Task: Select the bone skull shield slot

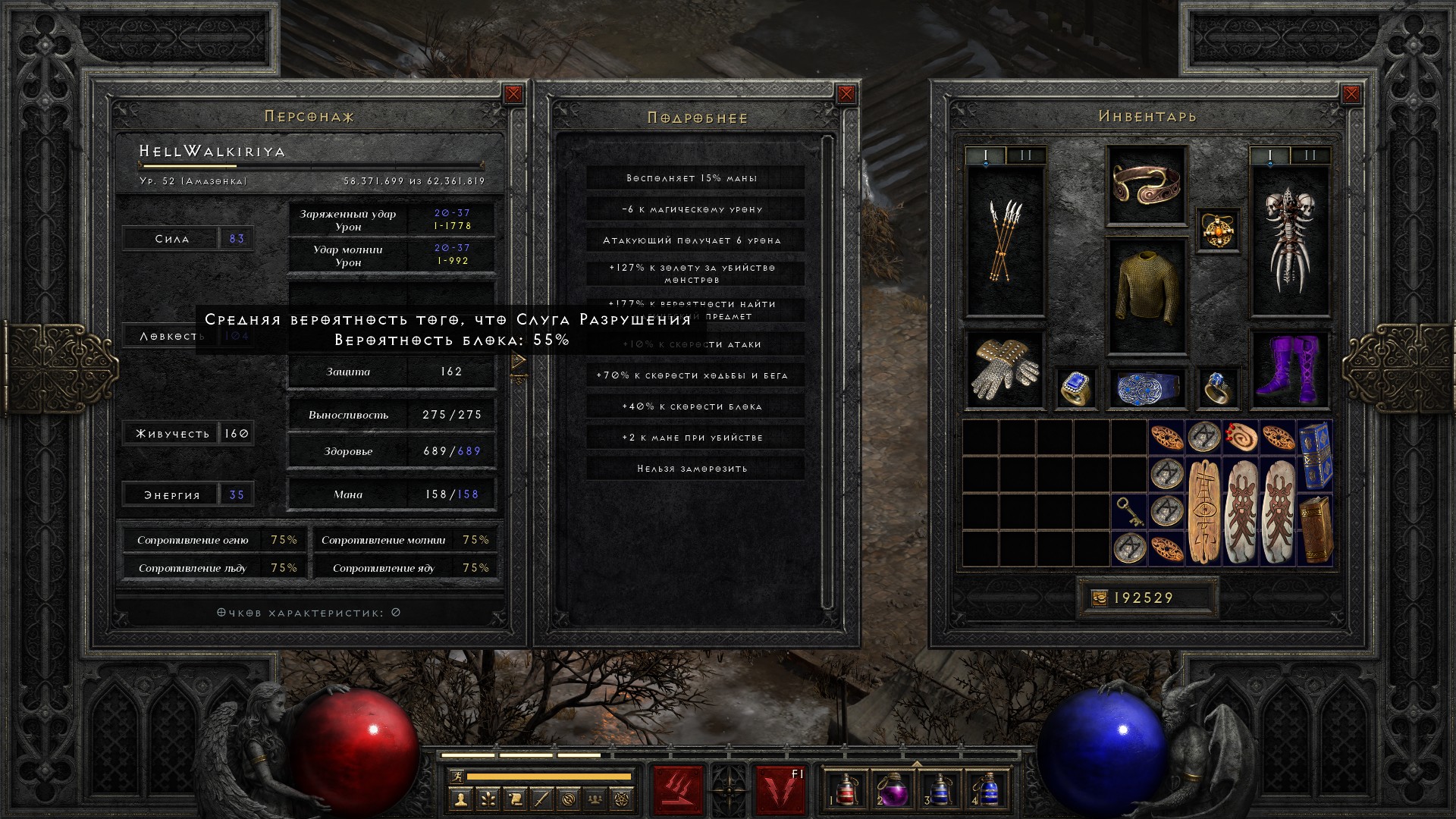Action: coord(1289,241)
